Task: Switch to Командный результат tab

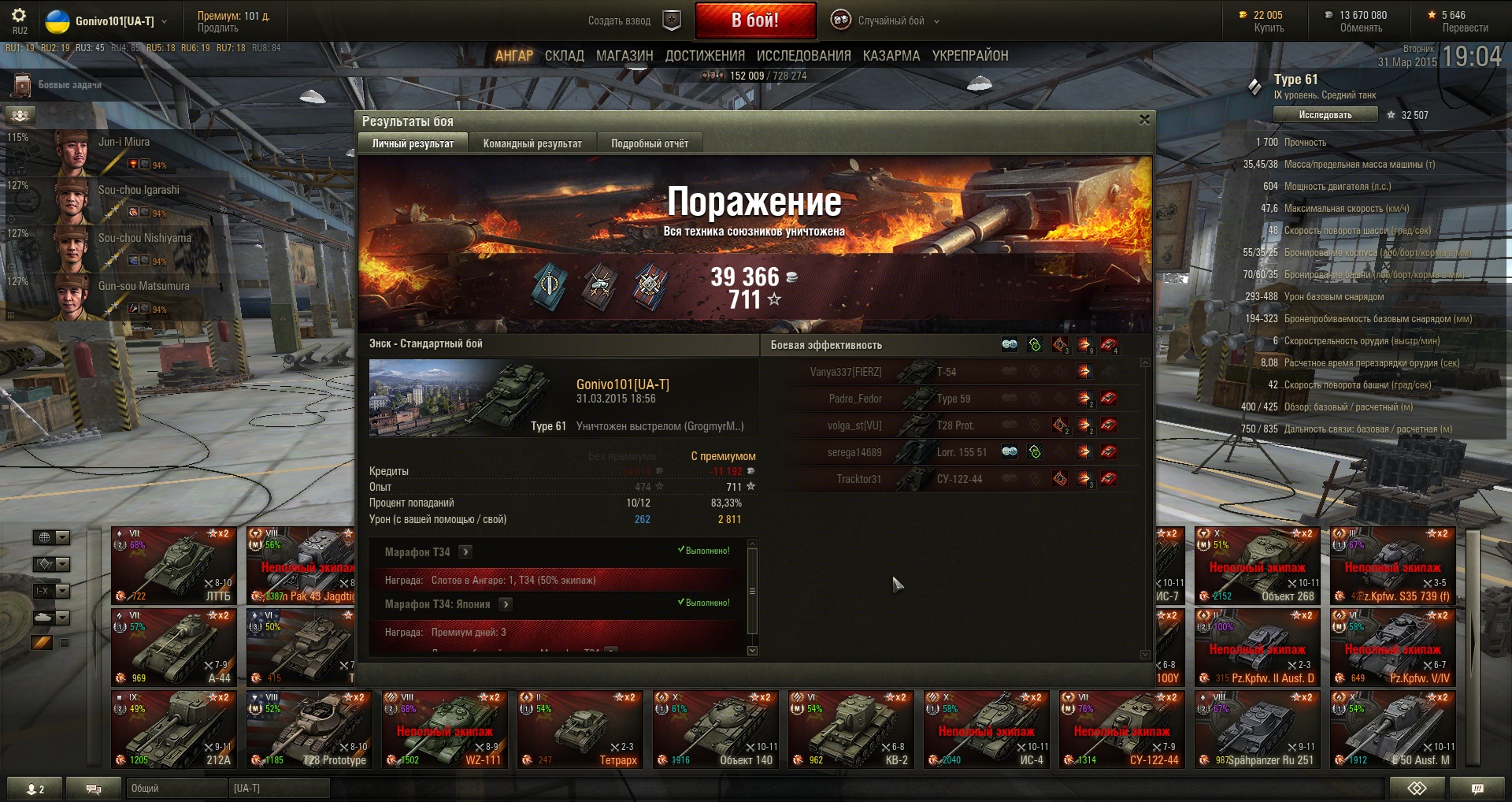Action: click(532, 143)
